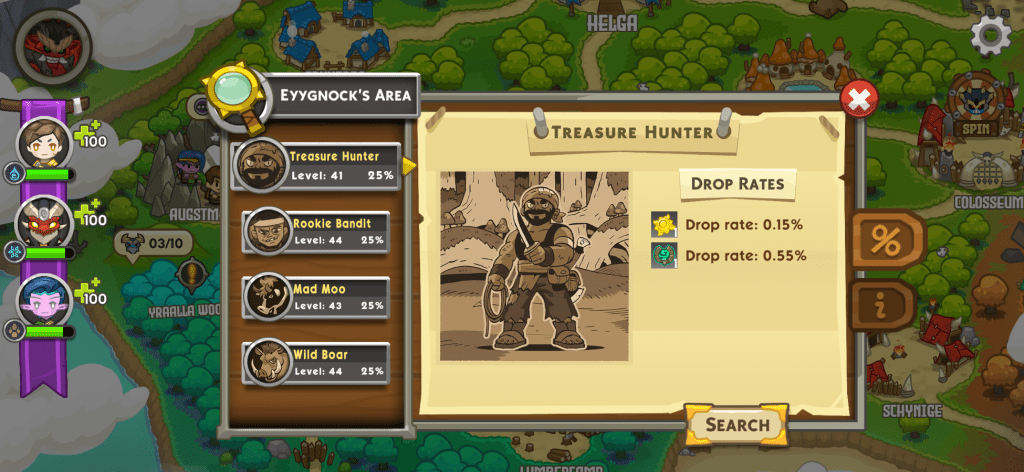This screenshot has height=472, width=1024.
Task: Open the info tab
Action: click(x=882, y=306)
